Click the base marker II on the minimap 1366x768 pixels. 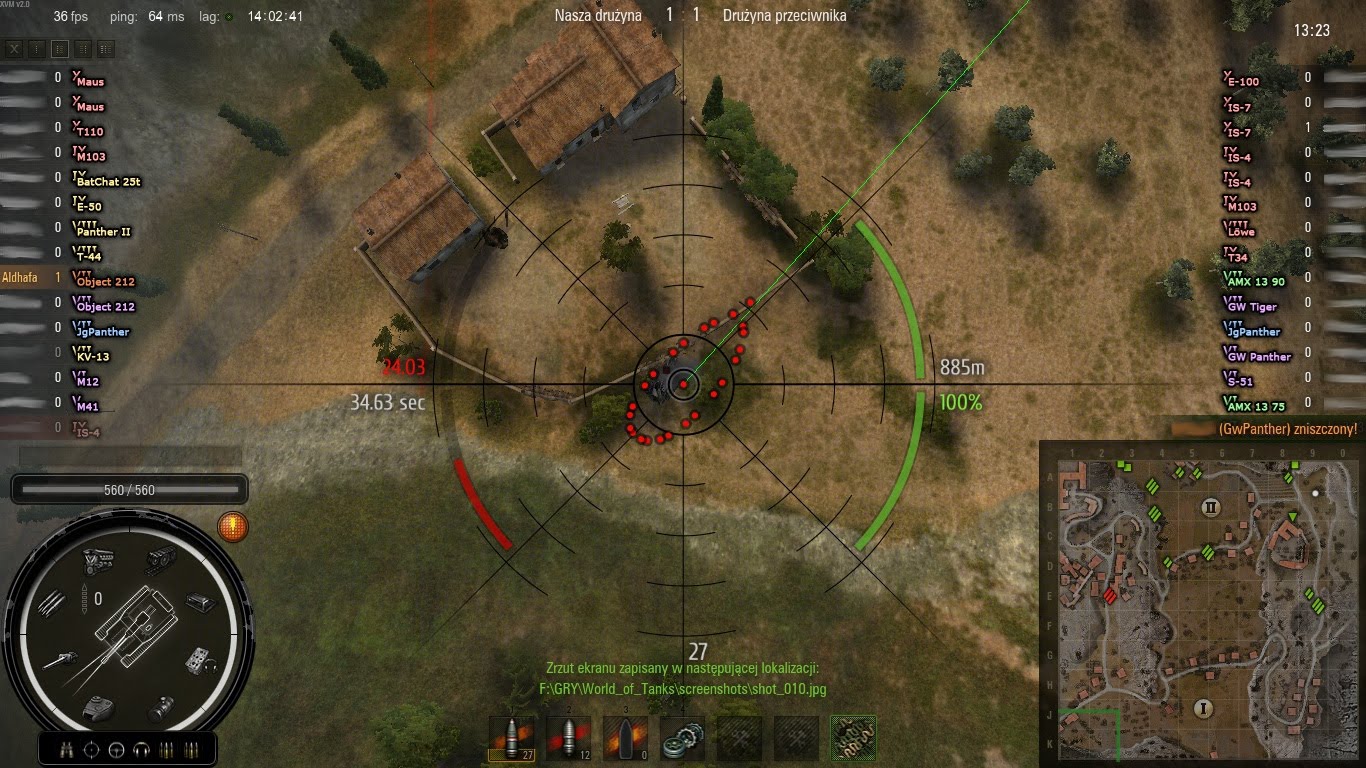click(x=1209, y=509)
